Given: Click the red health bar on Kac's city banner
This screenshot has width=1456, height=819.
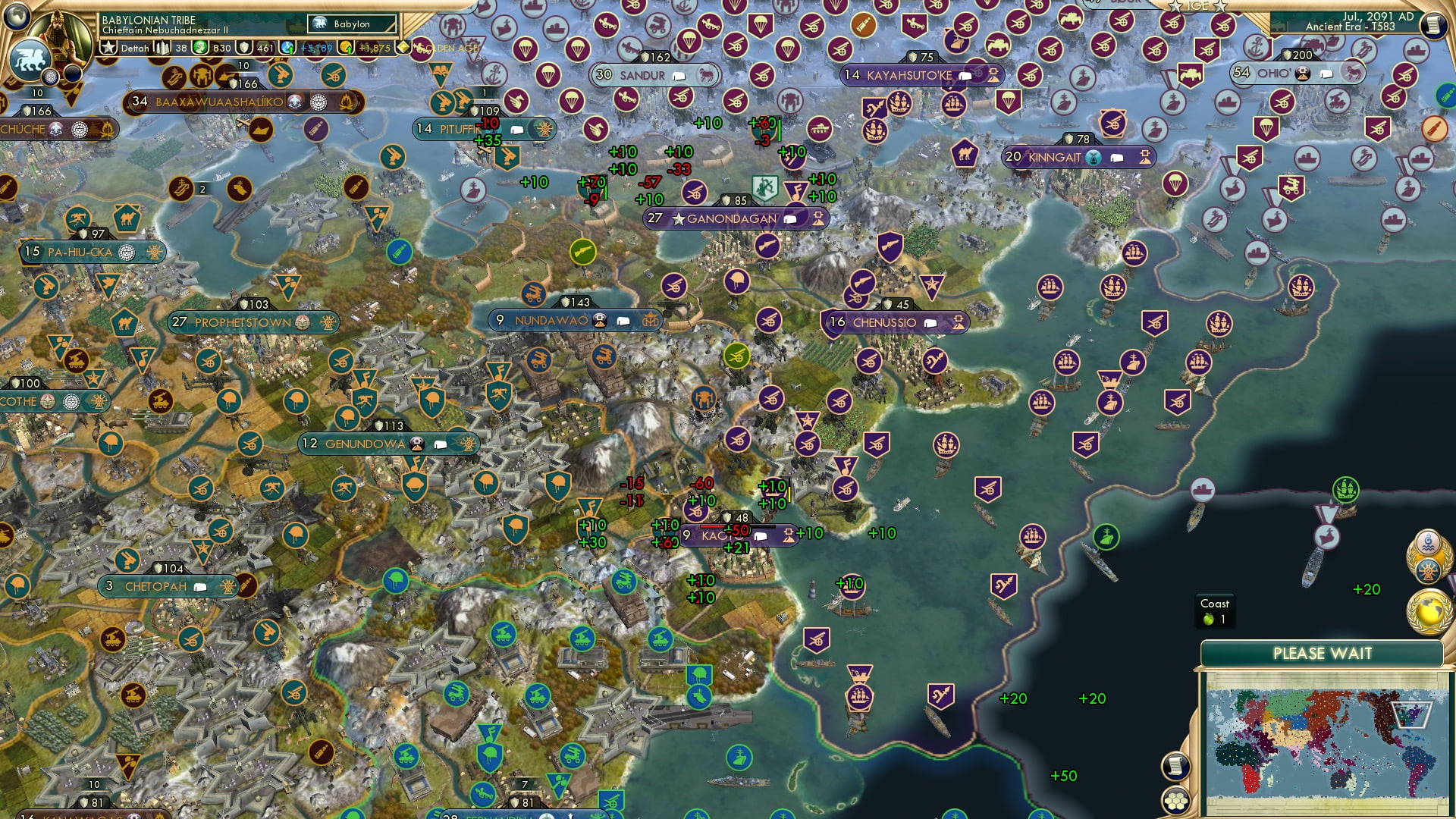Looking at the screenshot, I should click(x=713, y=527).
